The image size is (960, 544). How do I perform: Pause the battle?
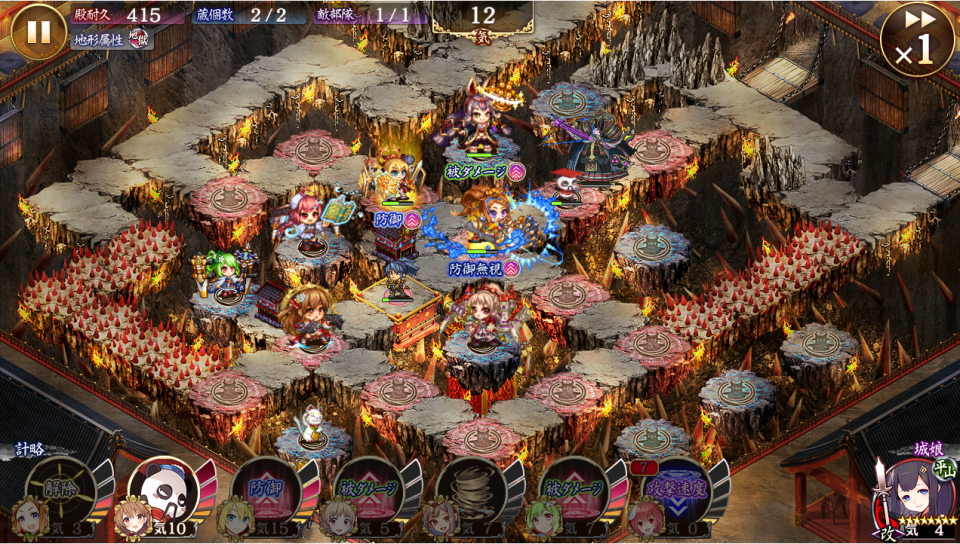tap(38, 31)
